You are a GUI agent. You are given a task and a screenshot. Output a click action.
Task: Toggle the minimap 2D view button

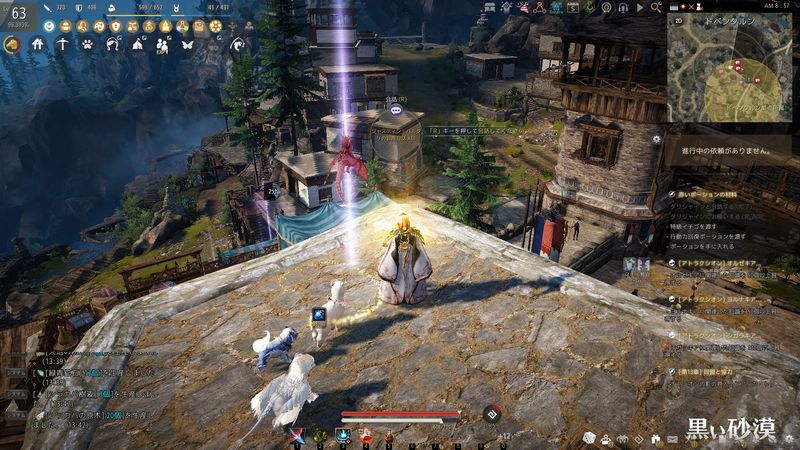coord(679,19)
